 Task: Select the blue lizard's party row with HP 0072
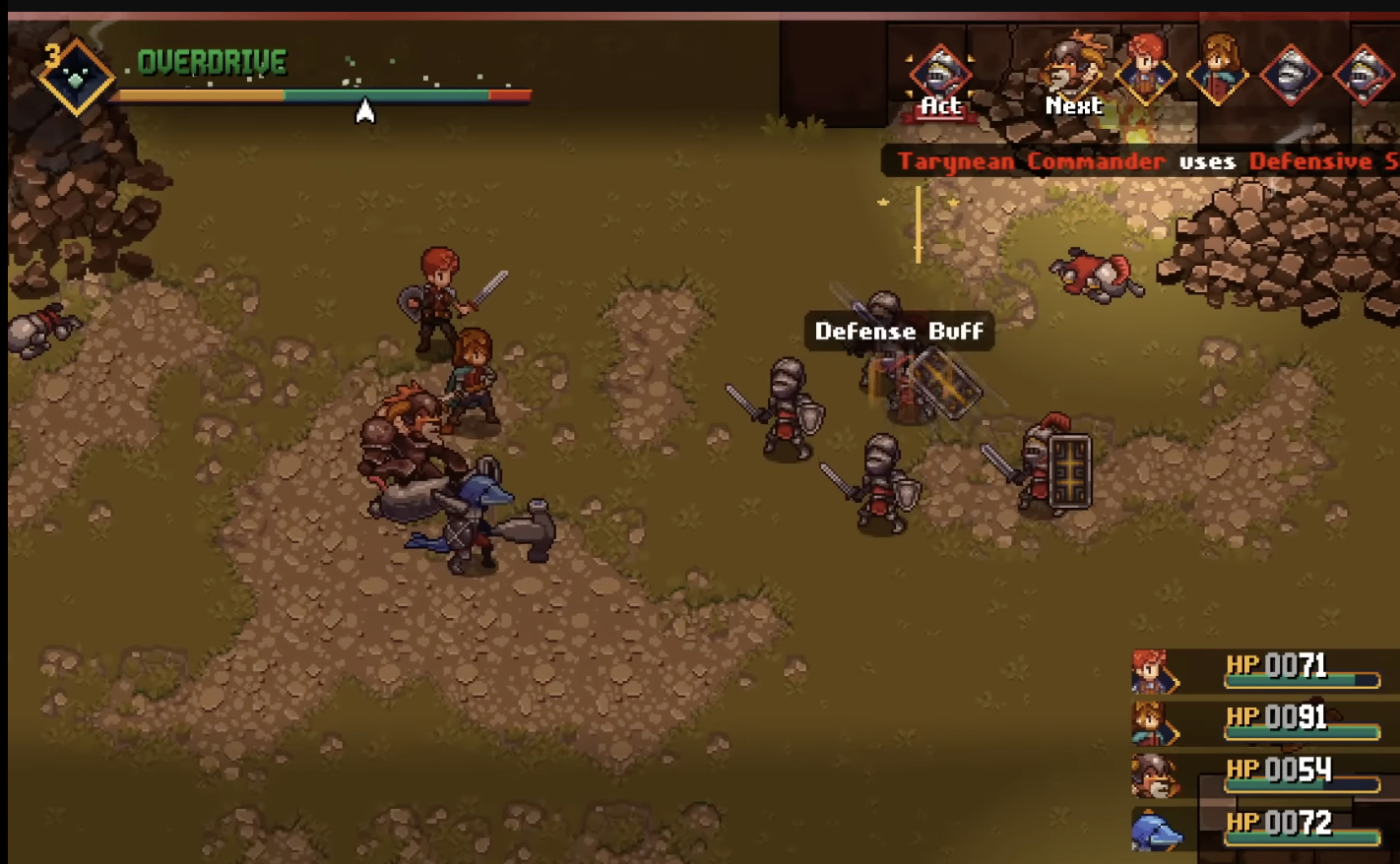(x=1258, y=827)
